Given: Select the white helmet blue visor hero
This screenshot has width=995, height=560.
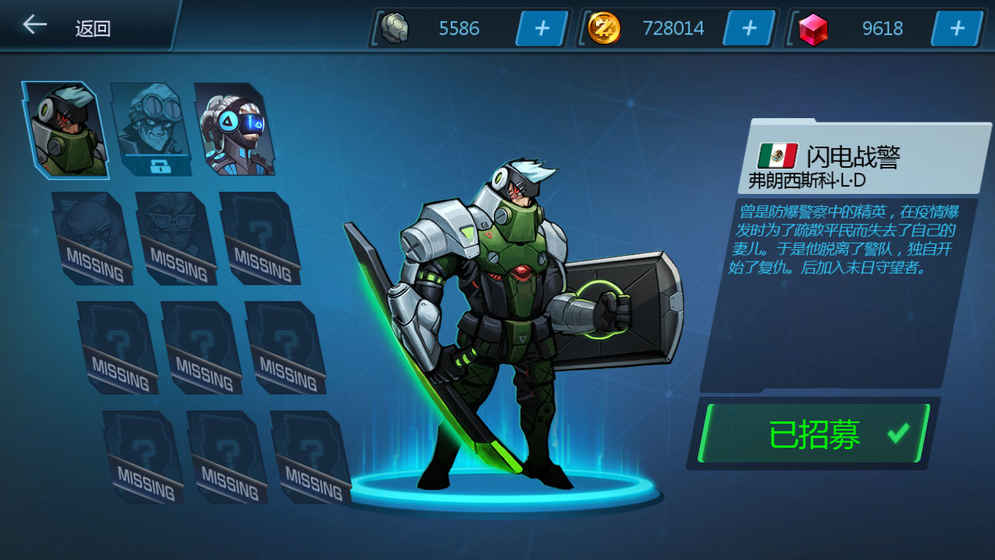Looking at the screenshot, I should [234, 130].
